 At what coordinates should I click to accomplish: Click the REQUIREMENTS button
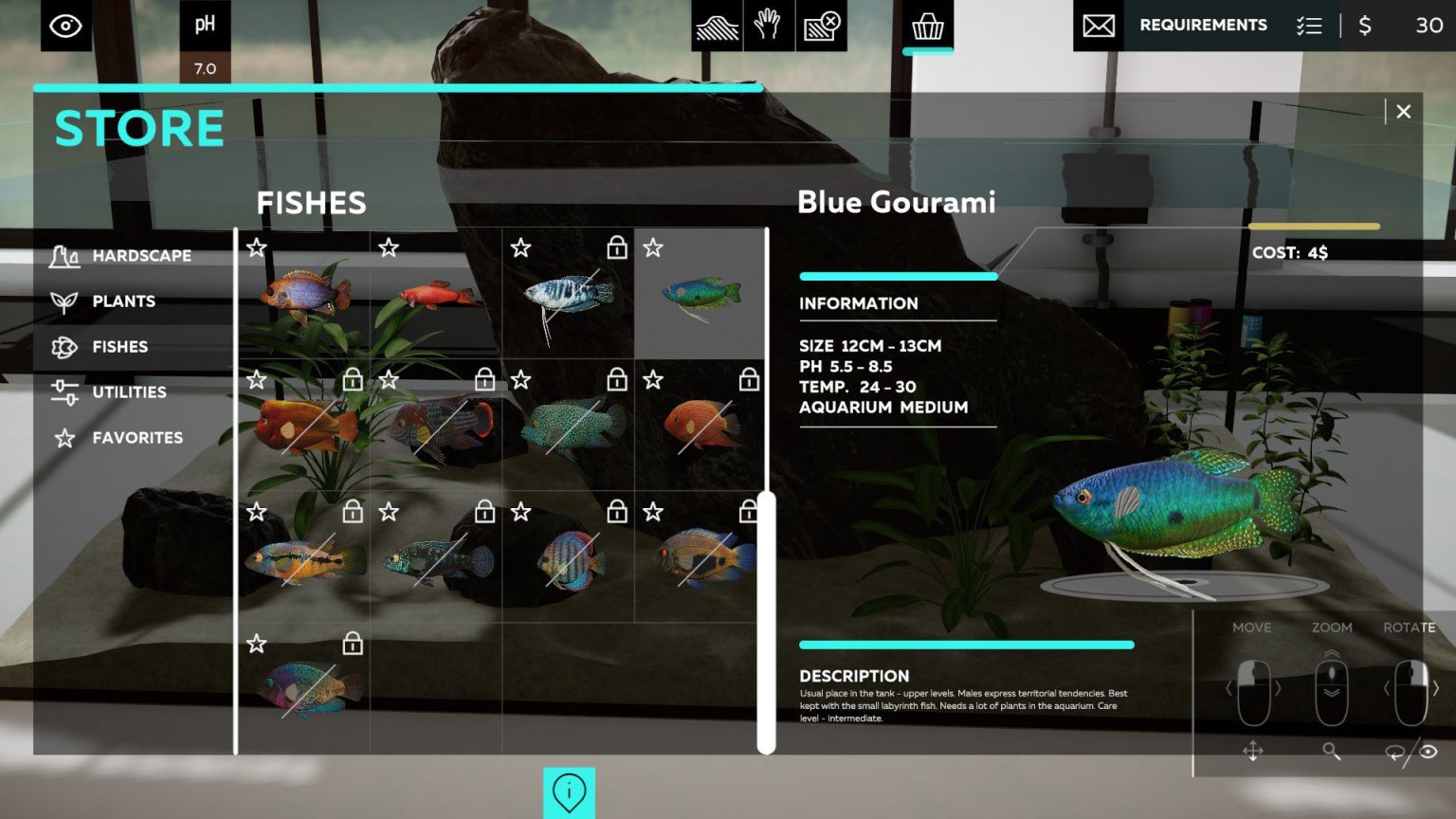click(1203, 25)
